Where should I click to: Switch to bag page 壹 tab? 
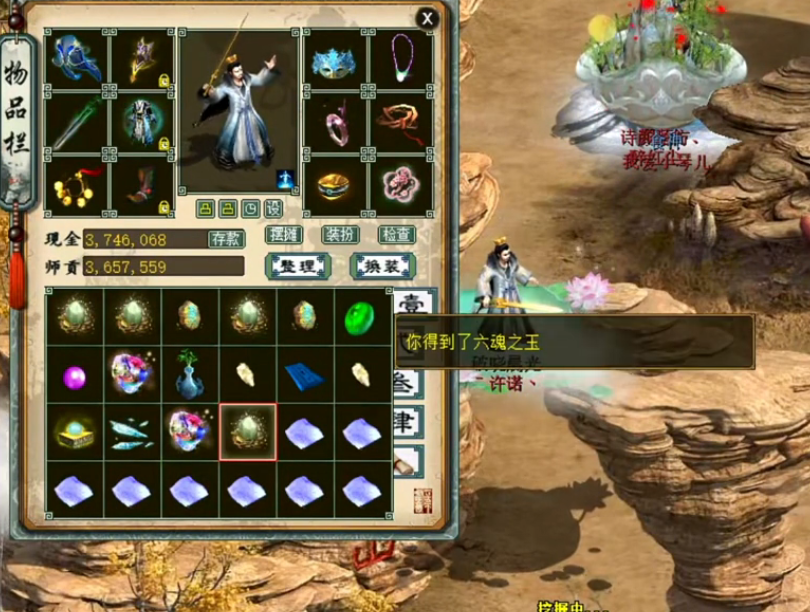409,305
